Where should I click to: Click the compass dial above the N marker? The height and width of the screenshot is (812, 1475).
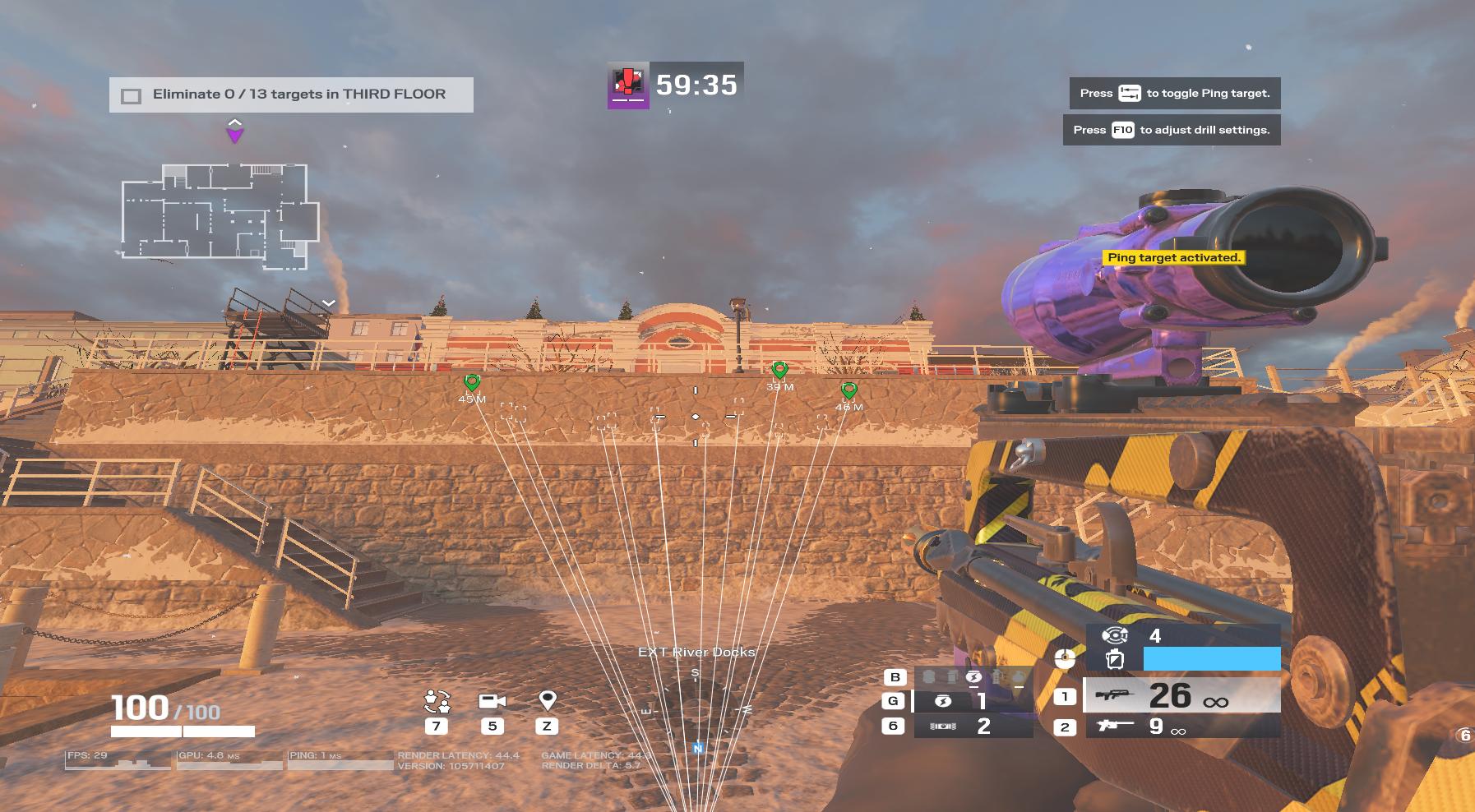pyautogui.click(x=696, y=705)
